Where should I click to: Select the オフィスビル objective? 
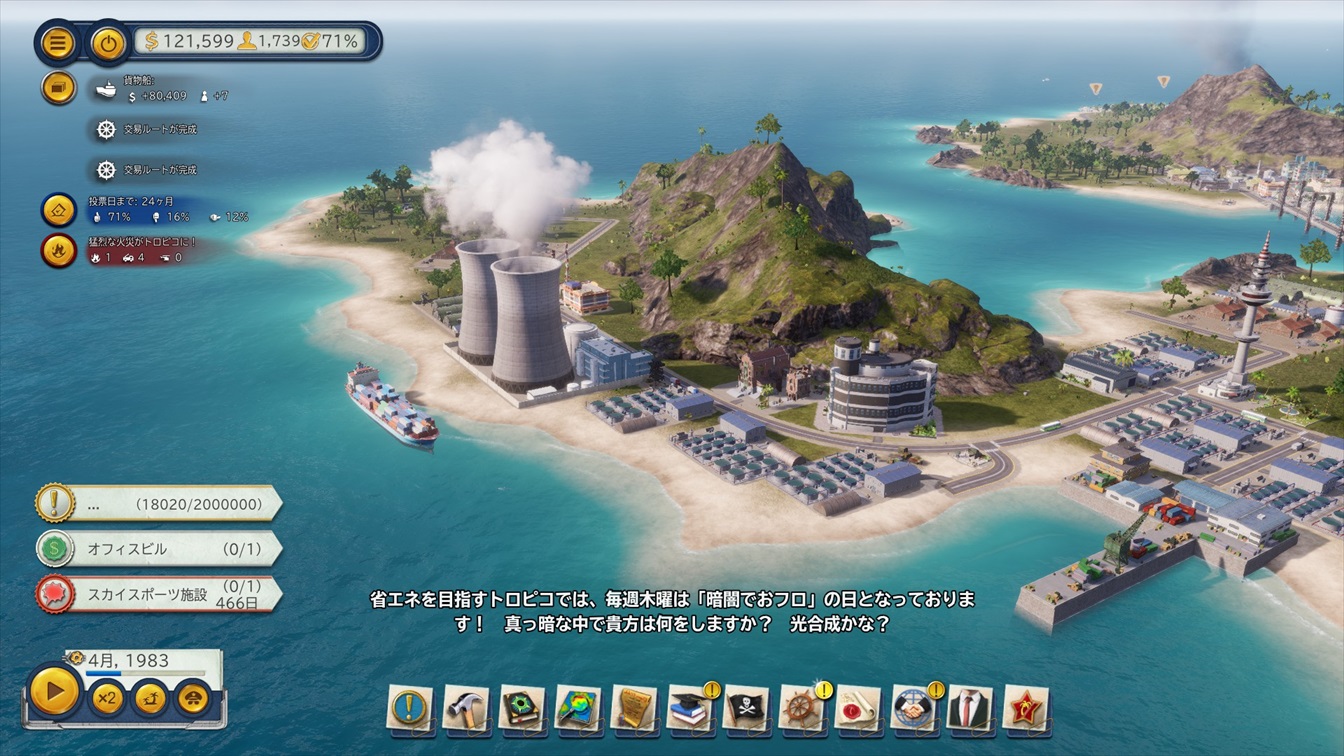click(x=158, y=549)
